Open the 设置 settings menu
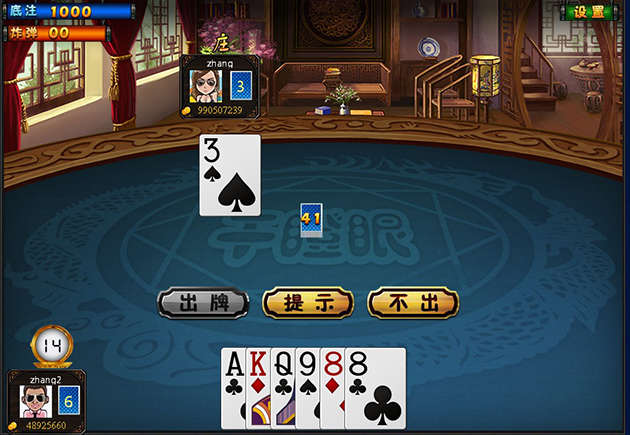Screen dimensions: 630x435 (590, 12)
